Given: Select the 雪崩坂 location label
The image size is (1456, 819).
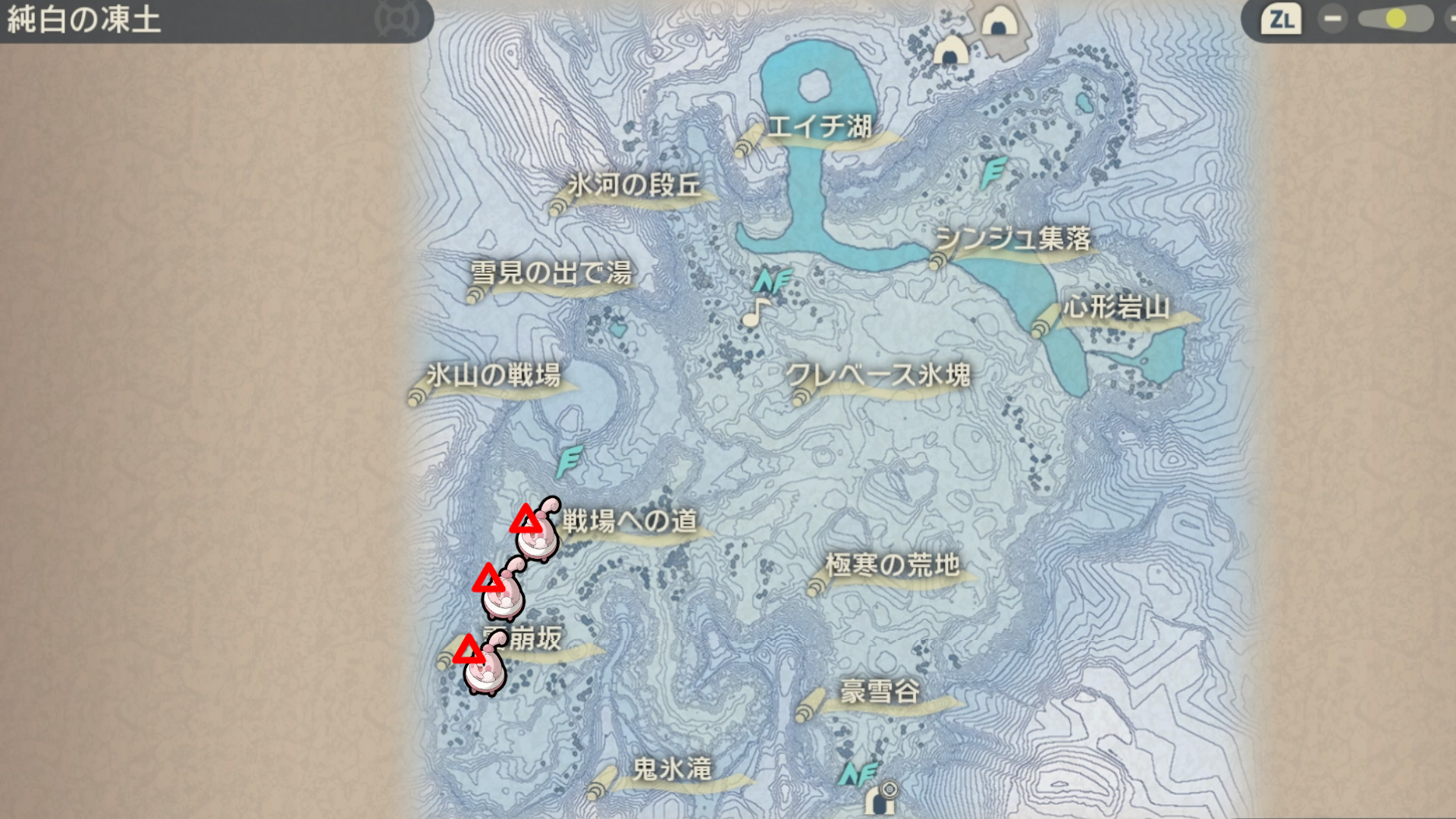Looking at the screenshot, I should 531,639.
